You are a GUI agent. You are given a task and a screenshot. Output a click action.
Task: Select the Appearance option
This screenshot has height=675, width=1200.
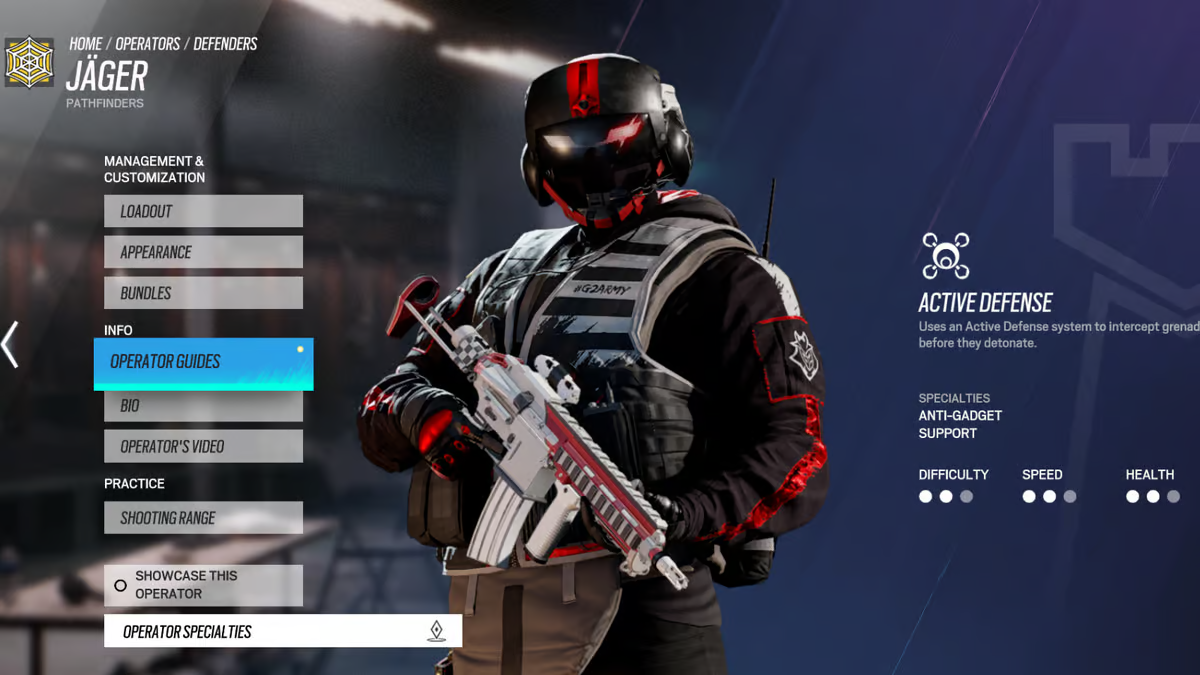(x=203, y=252)
